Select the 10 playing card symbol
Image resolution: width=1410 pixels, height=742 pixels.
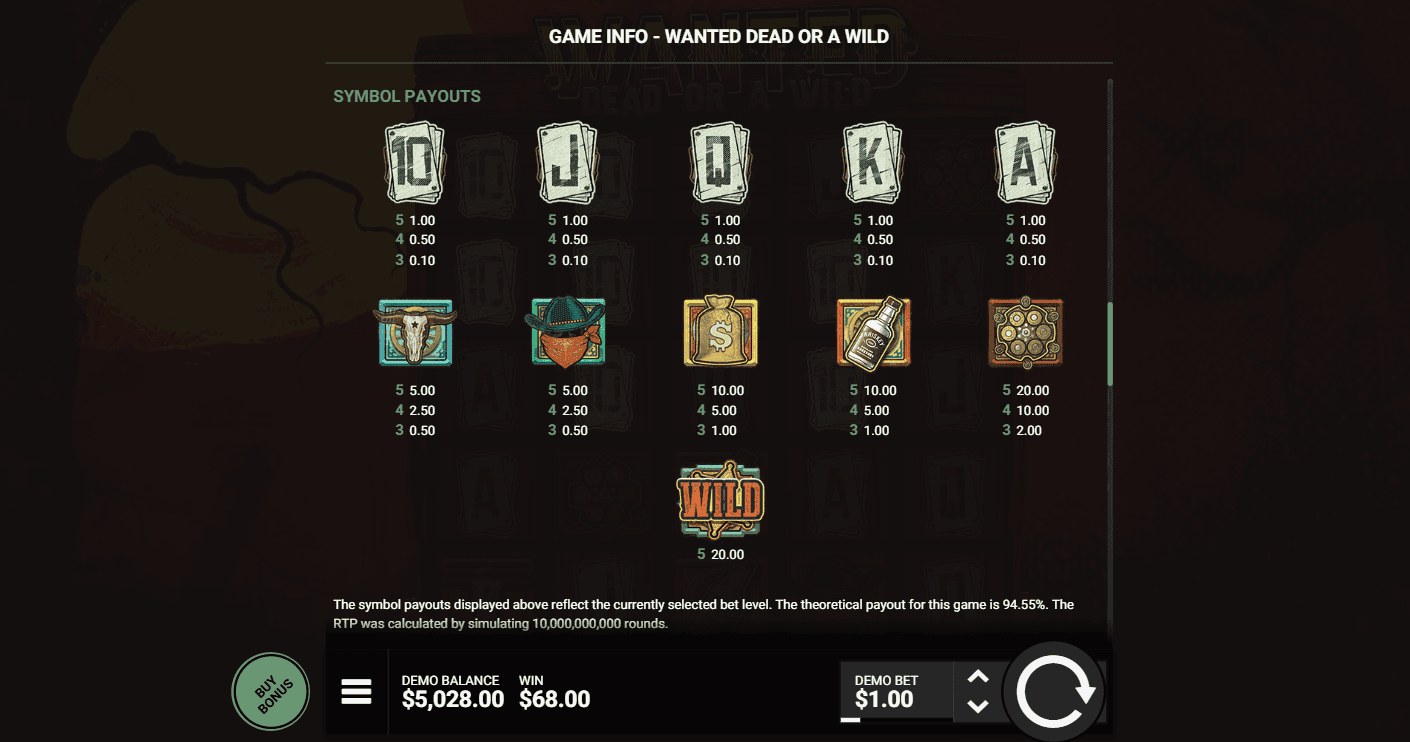pyautogui.click(x=414, y=162)
